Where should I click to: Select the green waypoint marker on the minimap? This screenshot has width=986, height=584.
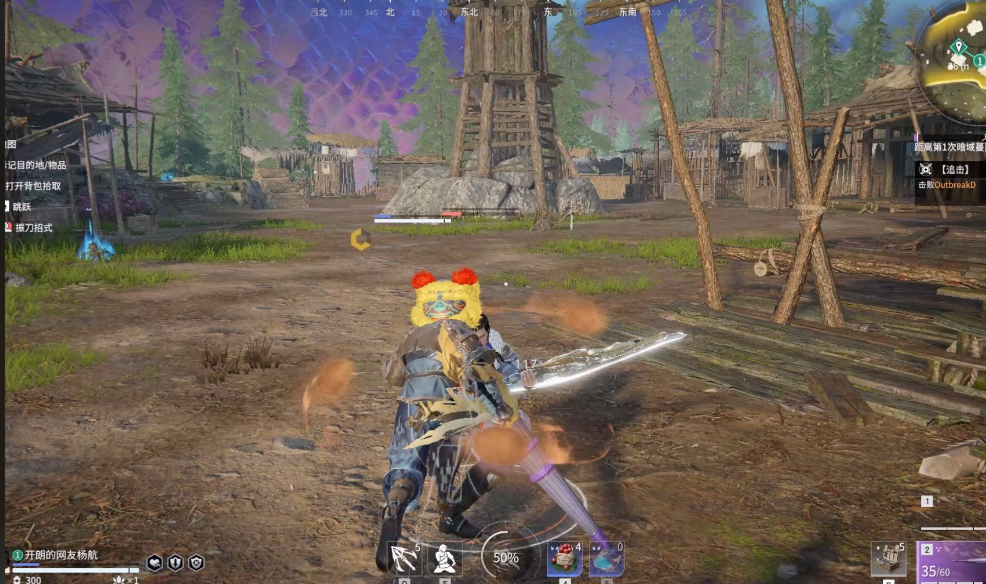pos(959,46)
